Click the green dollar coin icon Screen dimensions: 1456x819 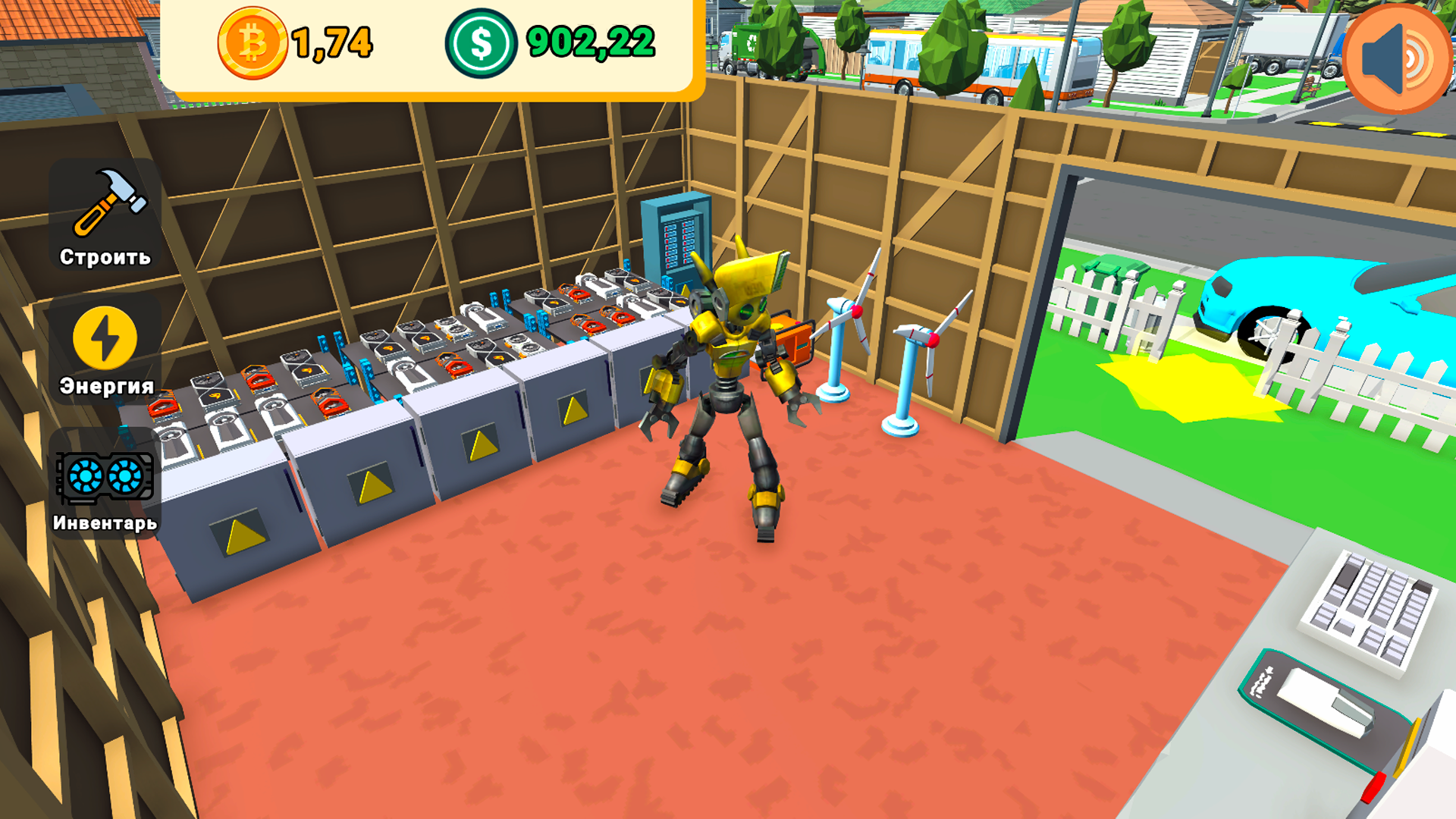coord(481,44)
